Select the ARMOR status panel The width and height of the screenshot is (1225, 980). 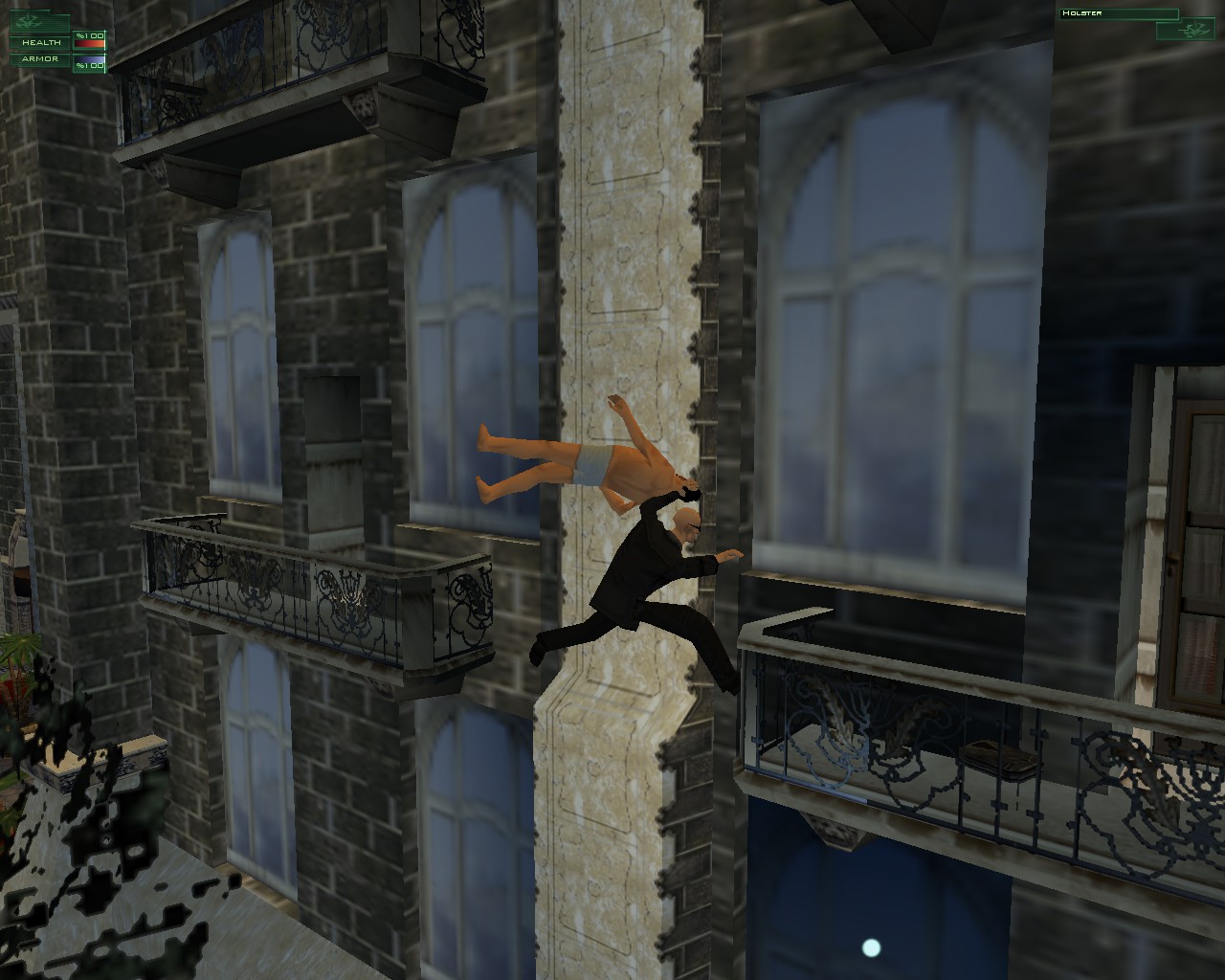click(x=41, y=58)
